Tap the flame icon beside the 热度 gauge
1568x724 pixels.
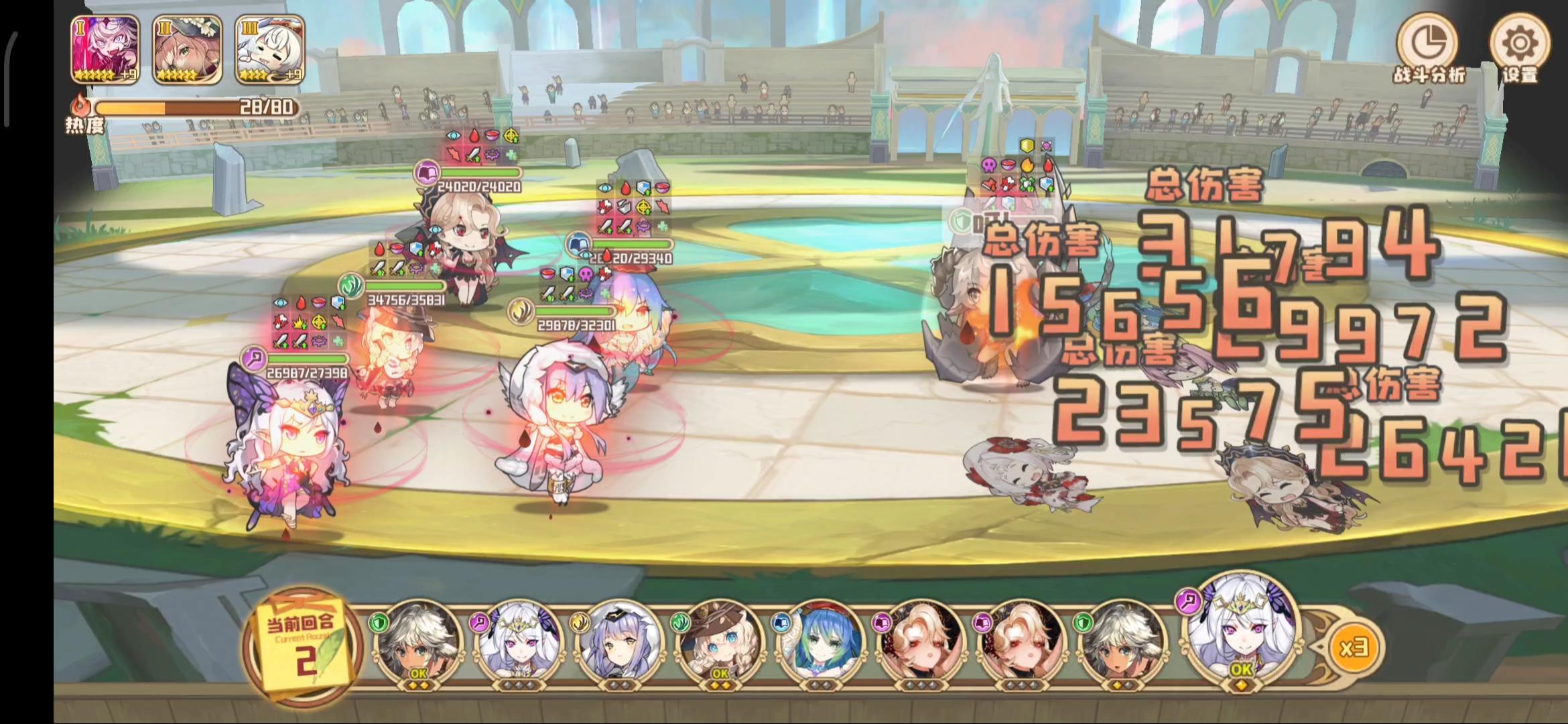(x=80, y=104)
